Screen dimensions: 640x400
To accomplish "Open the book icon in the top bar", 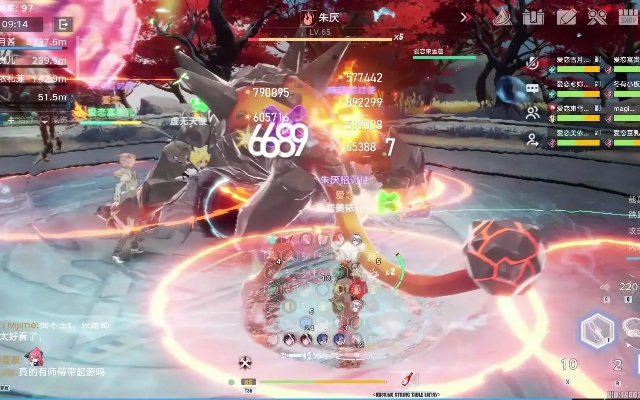I will 534,16.
